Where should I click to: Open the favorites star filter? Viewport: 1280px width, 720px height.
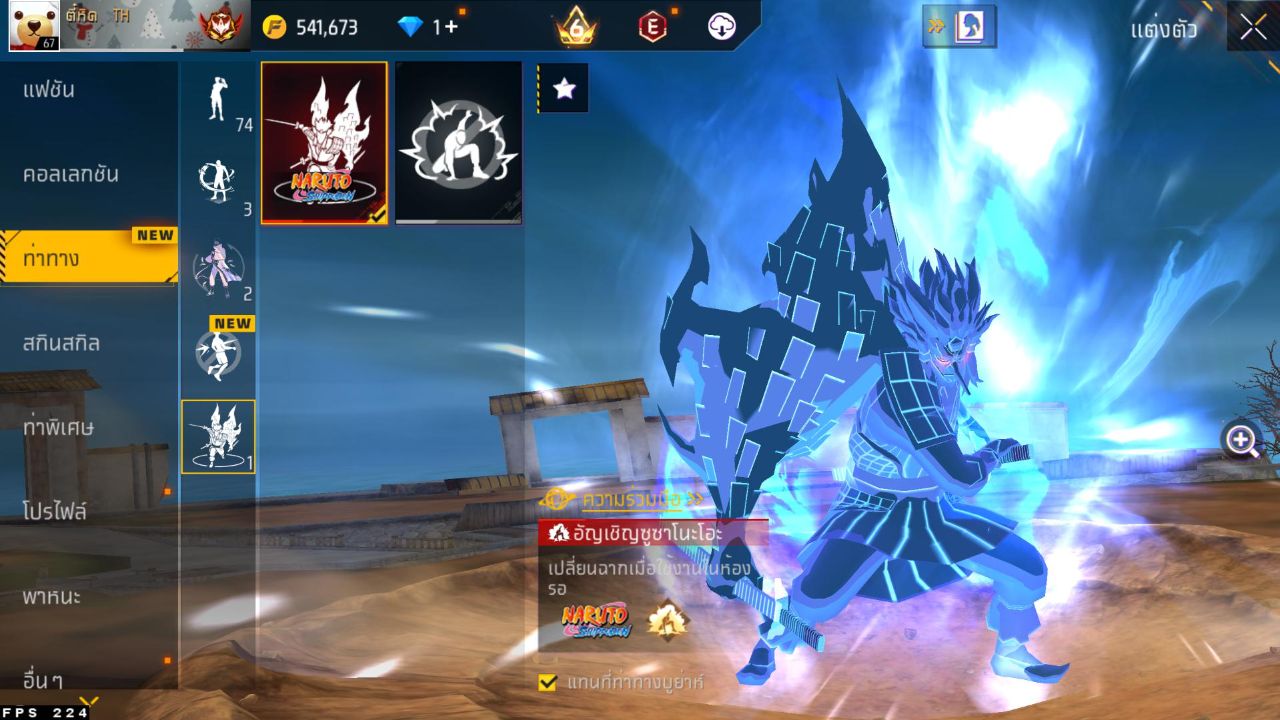[564, 89]
